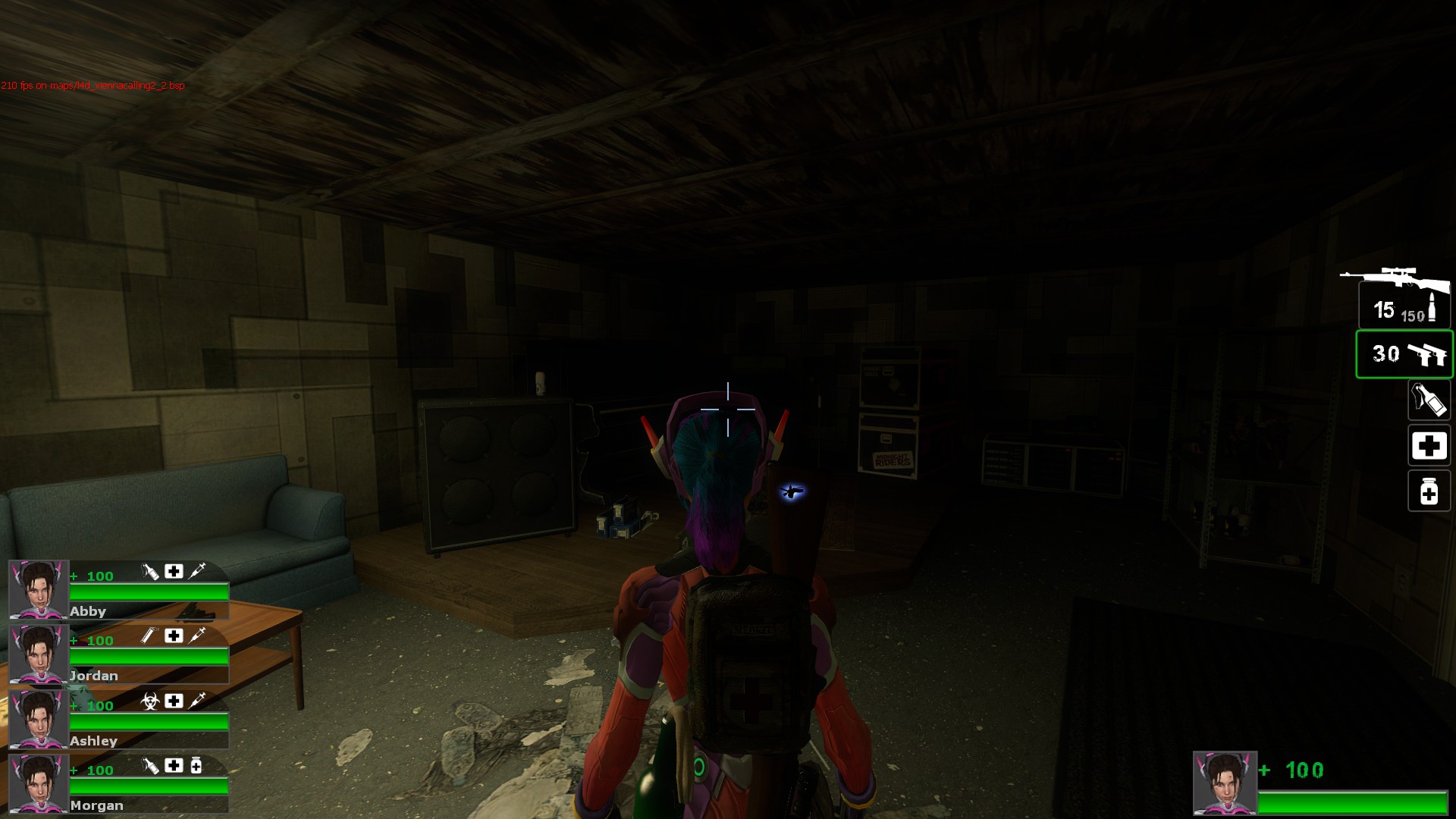Click your own character portrait
The image size is (1456, 819).
(1224, 783)
